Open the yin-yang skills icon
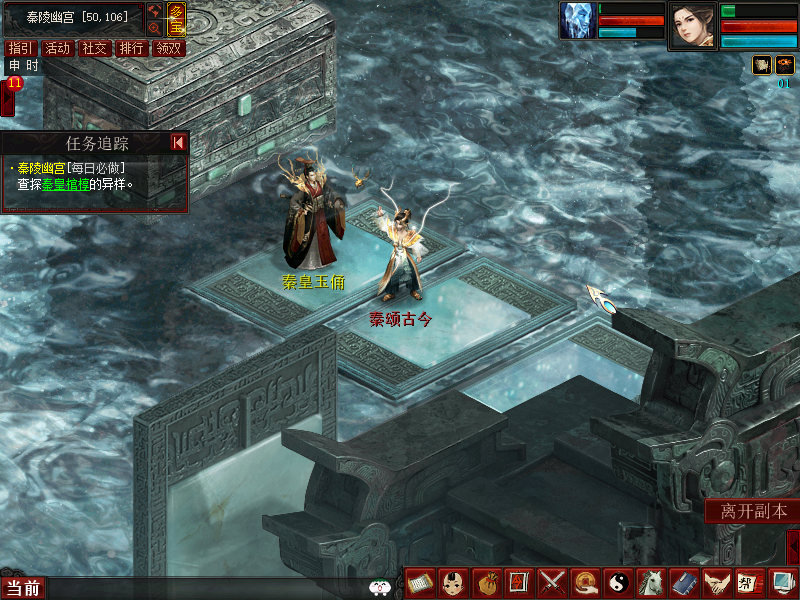Image resolution: width=800 pixels, height=600 pixels. [x=618, y=582]
